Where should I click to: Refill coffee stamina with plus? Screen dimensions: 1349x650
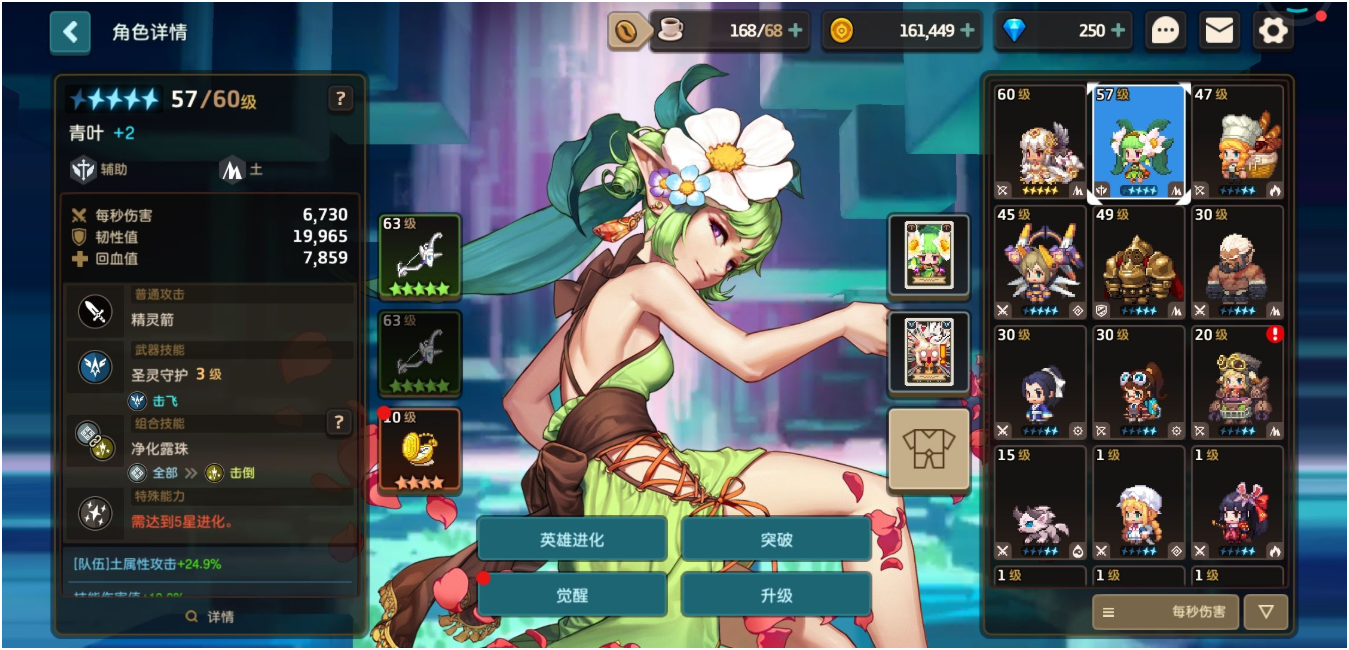(795, 31)
